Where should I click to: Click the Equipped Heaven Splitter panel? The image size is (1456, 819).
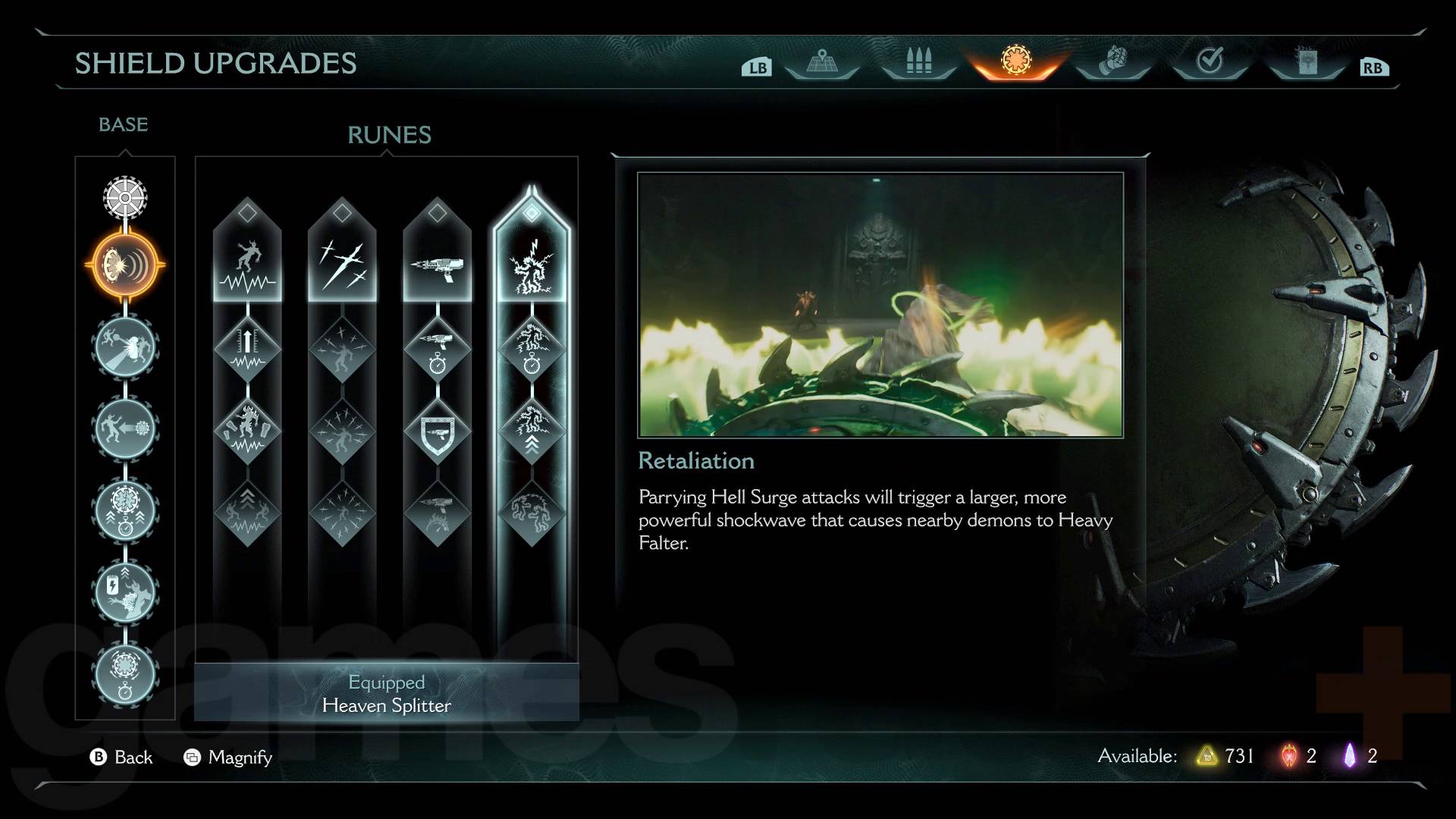[387, 693]
